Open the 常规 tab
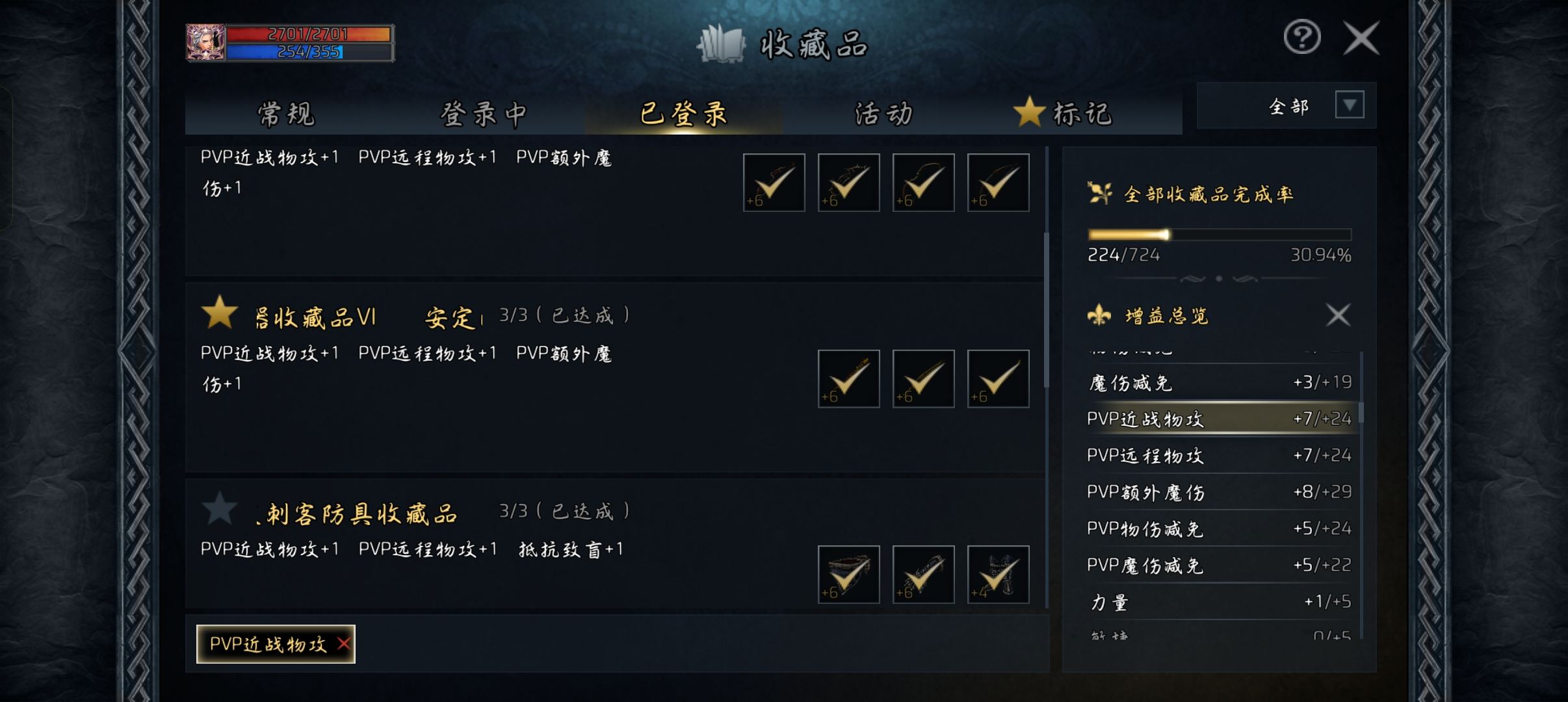 (286, 114)
